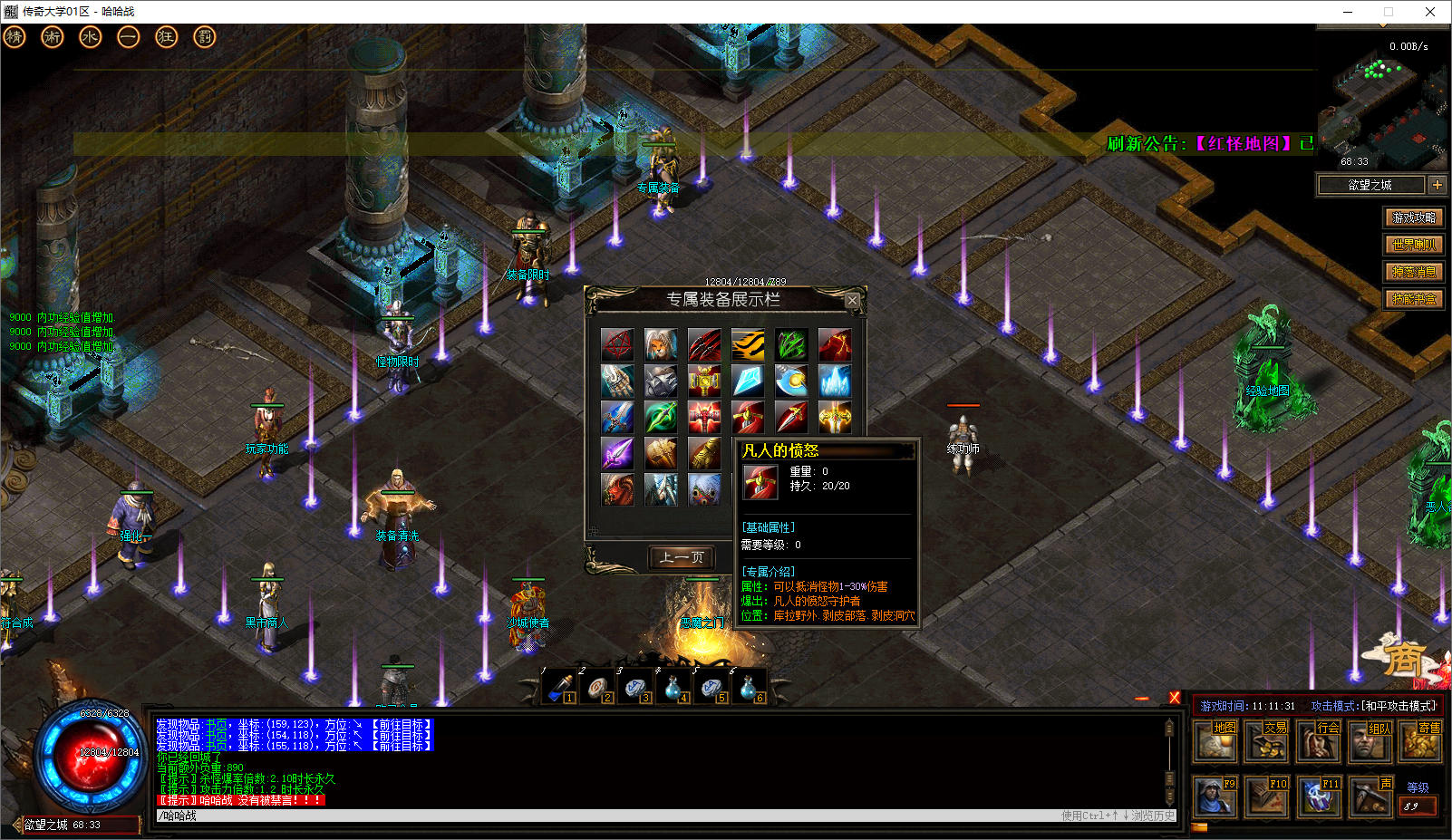Show the 掉落消息 drop messages

pyautogui.click(x=1414, y=272)
